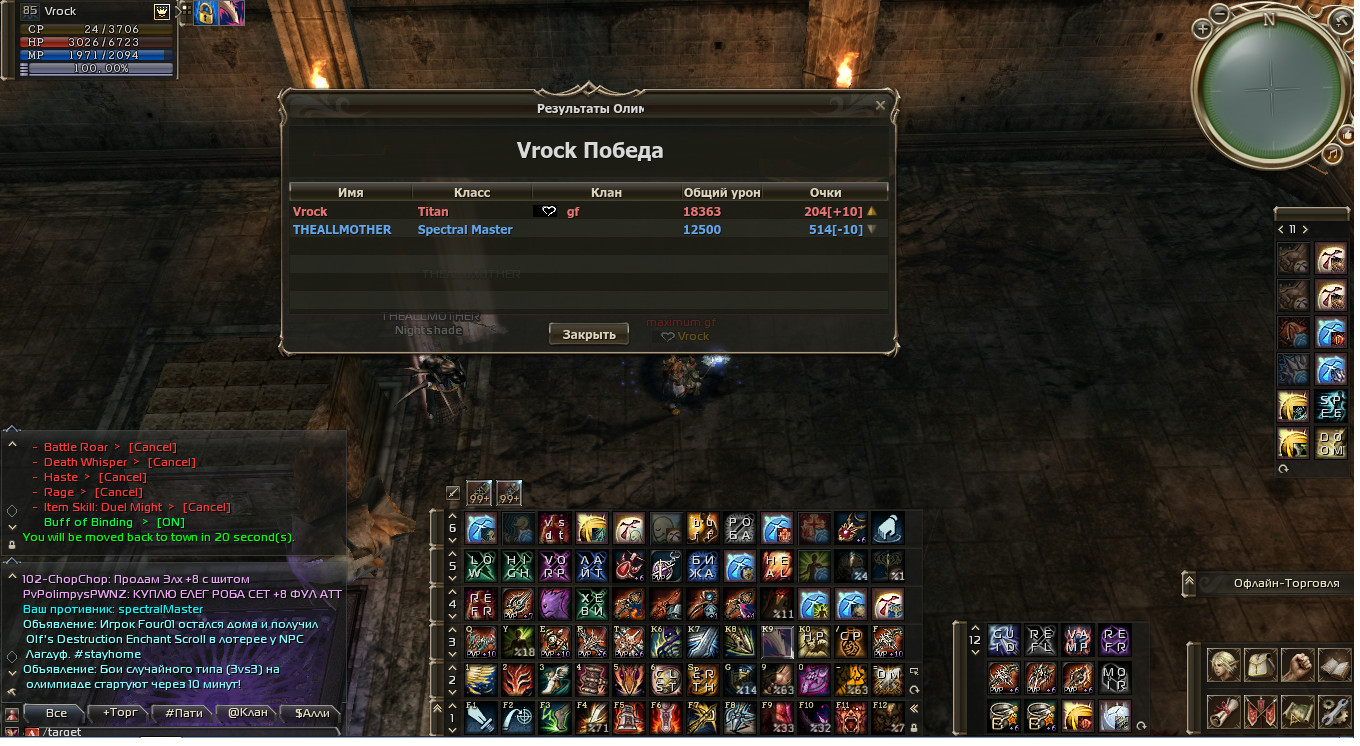Screen dimensions: 1360x746
Task: Select the $Алли chat tab
Action: point(311,713)
